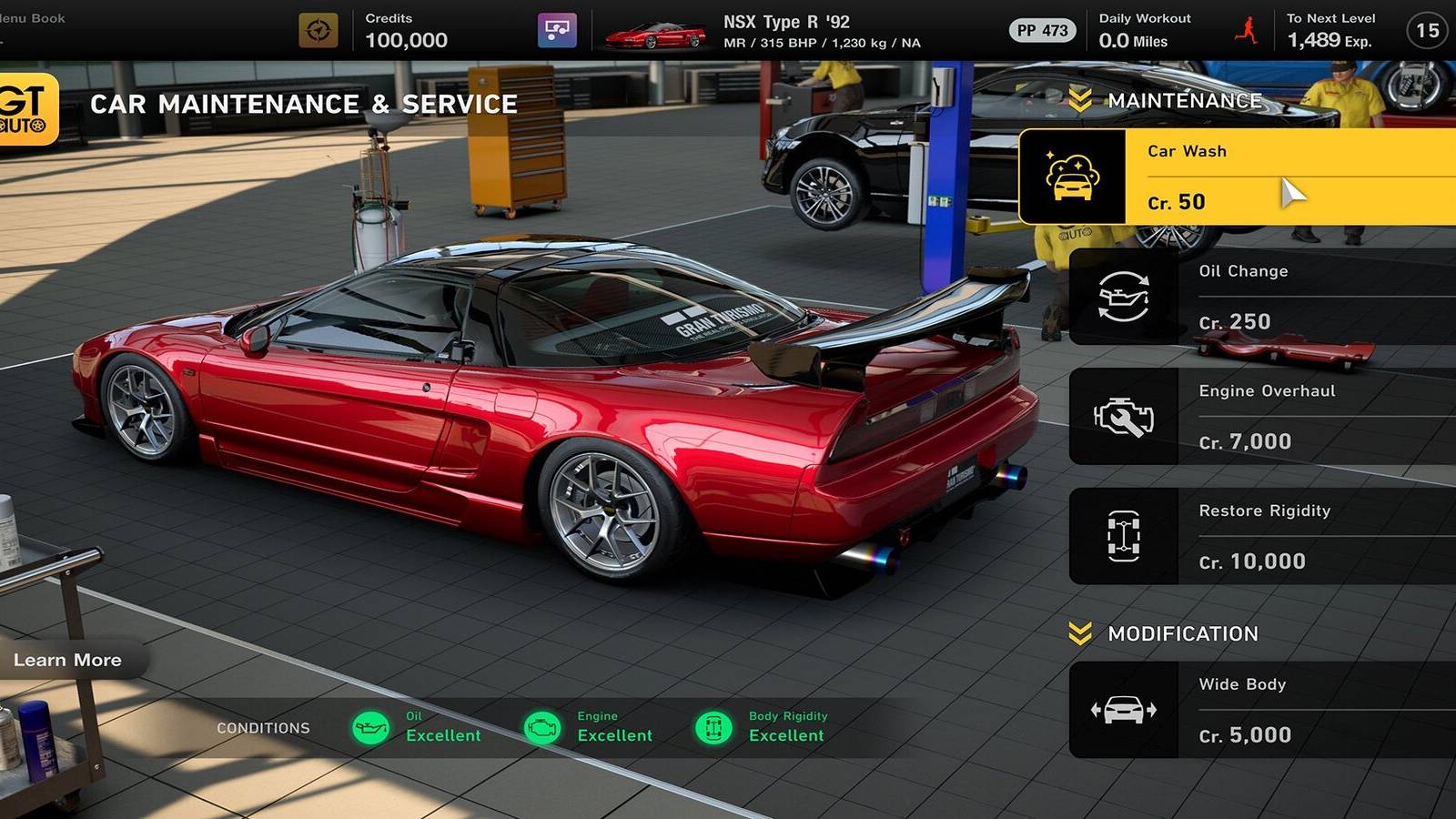Select the Wide Body car icon

pyautogui.click(x=1124, y=711)
